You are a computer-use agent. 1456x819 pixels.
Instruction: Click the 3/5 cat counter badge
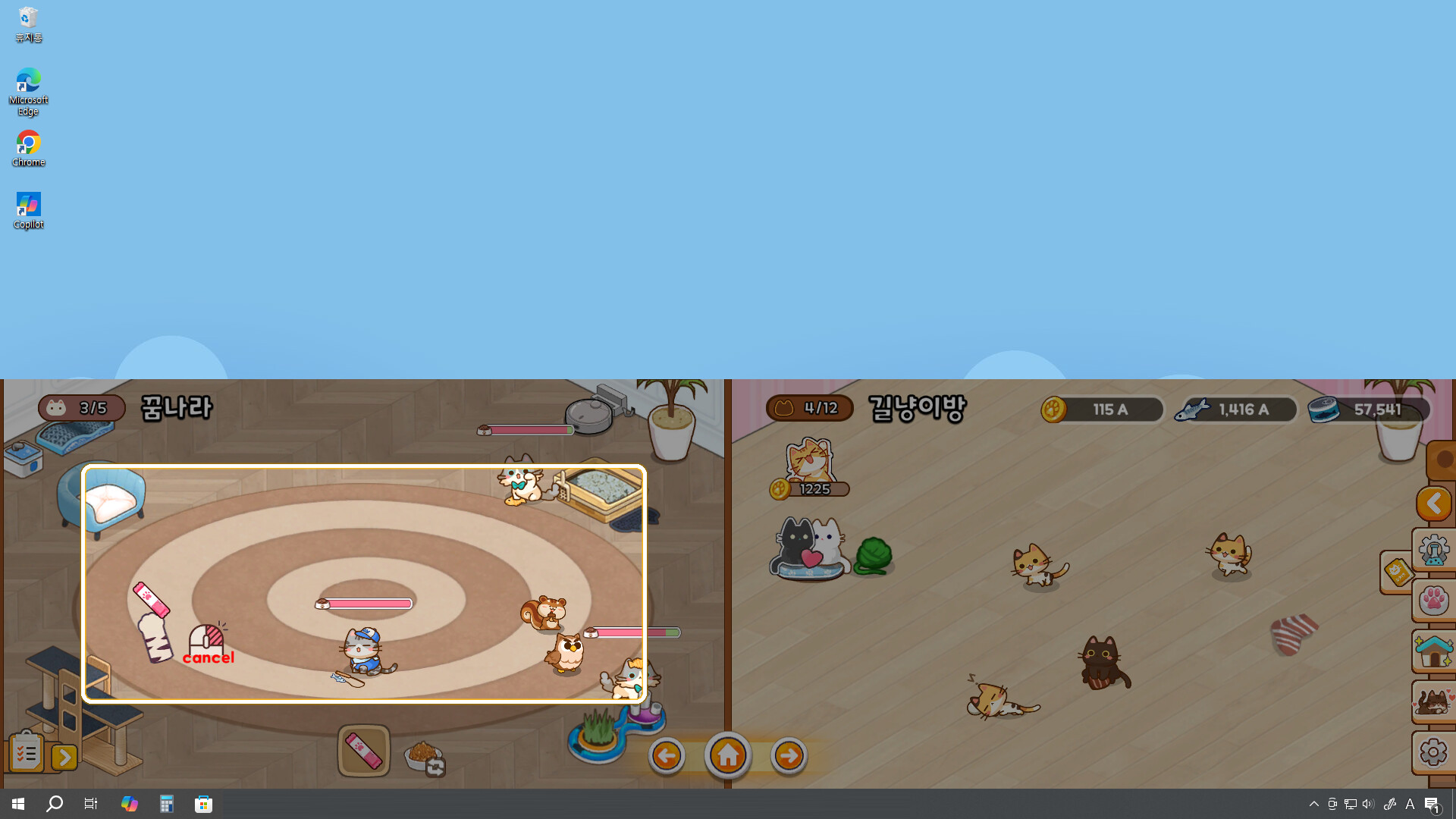pyautogui.click(x=81, y=408)
